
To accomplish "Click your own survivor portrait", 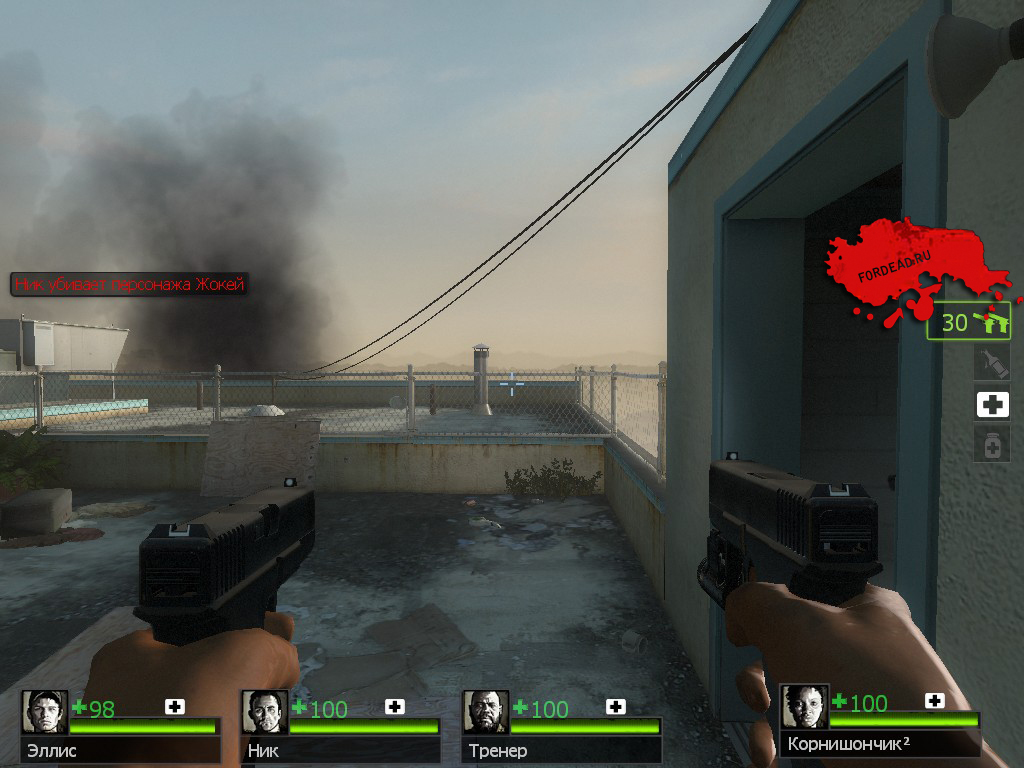I will [x=805, y=707].
